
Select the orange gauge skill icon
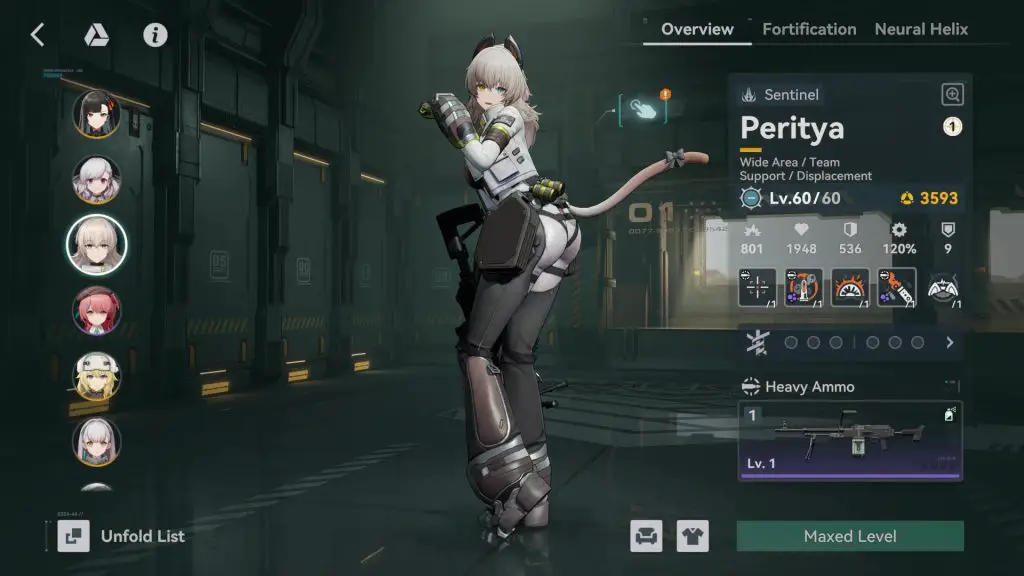(850, 287)
